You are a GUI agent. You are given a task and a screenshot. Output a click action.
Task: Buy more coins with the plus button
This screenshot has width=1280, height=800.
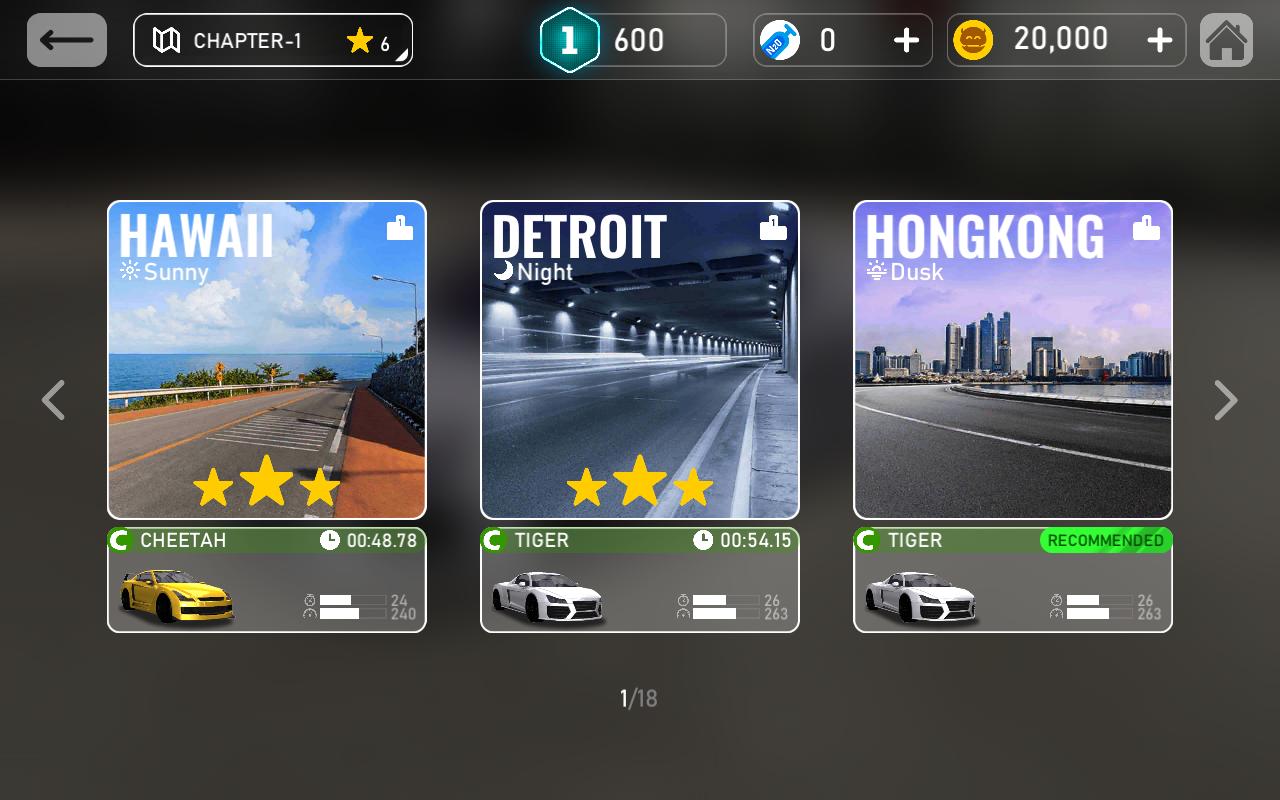[x=1159, y=40]
